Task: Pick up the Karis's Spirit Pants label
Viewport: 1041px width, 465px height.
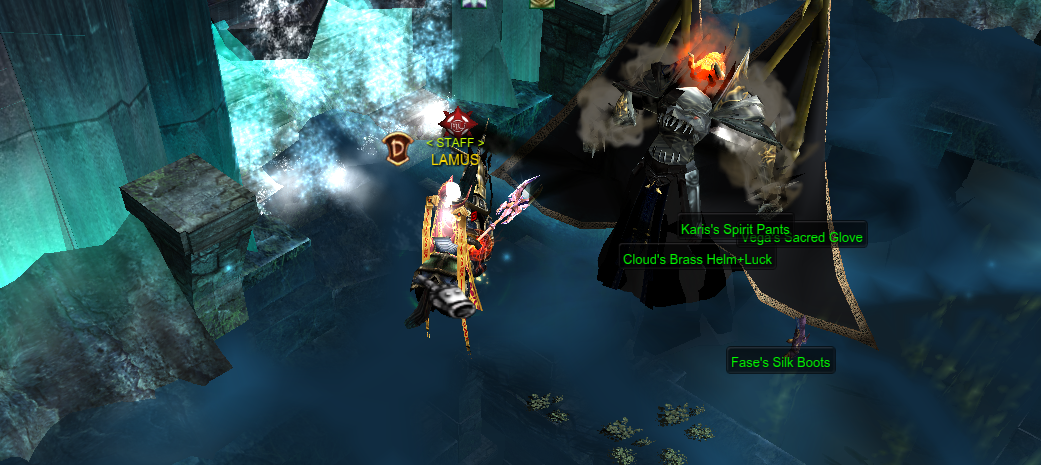Action: [734, 229]
